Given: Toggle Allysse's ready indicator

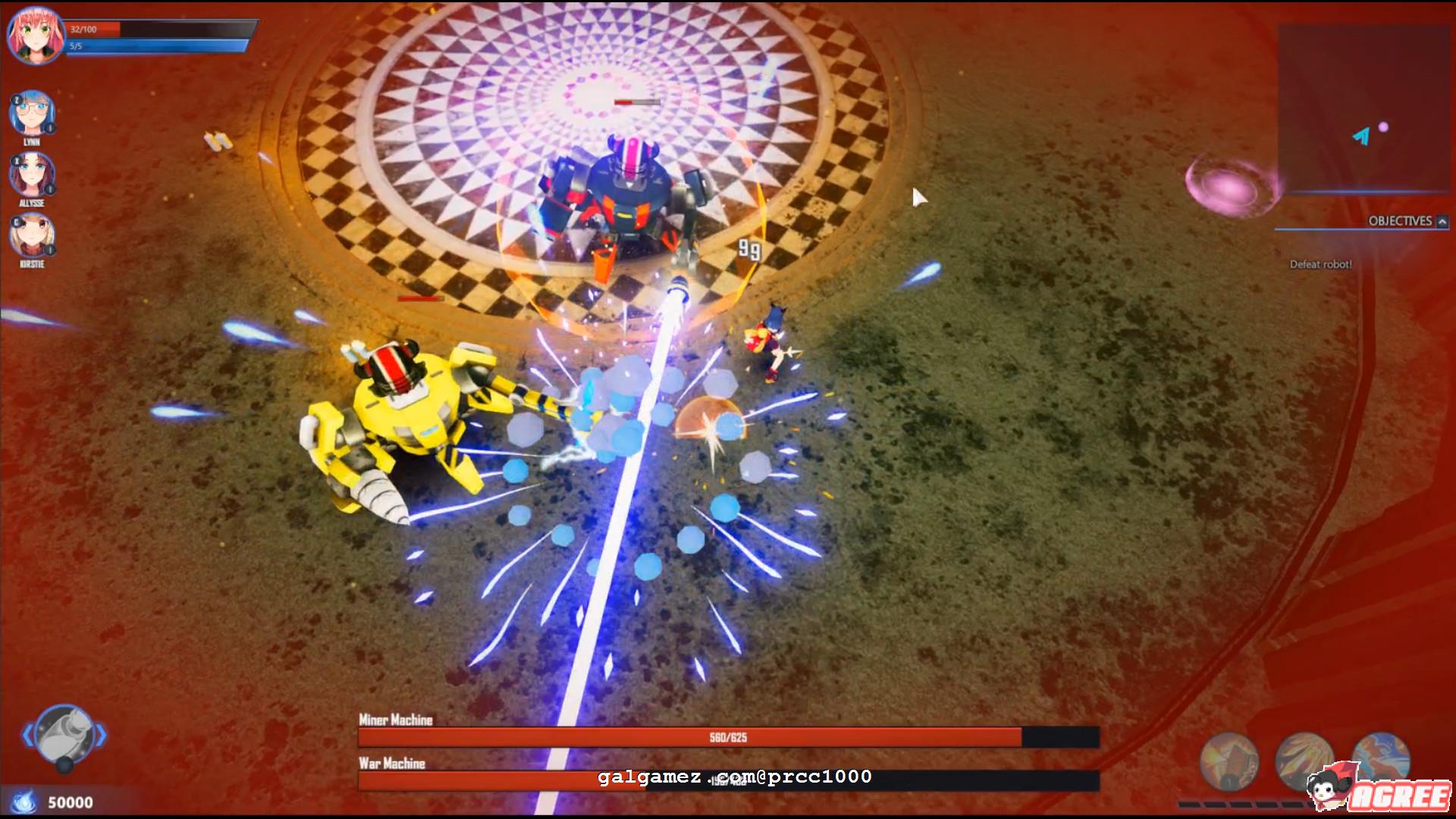Looking at the screenshot, I should (x=50, y=188).
